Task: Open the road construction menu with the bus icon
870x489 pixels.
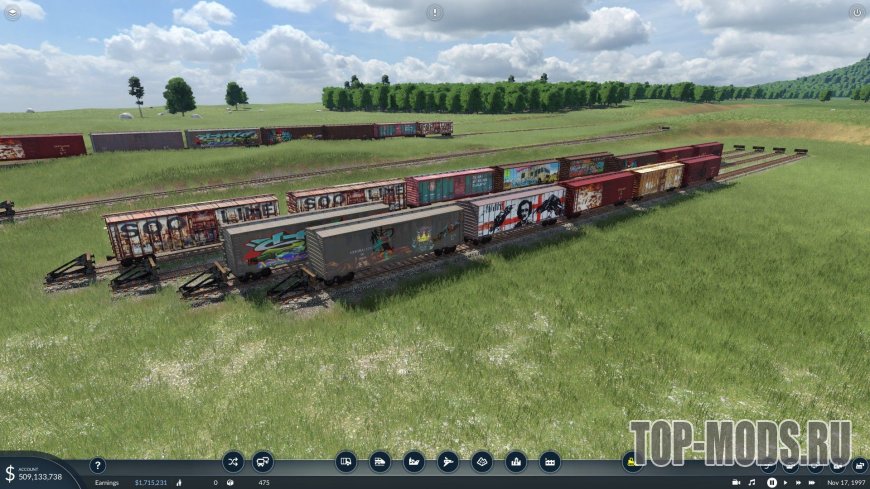Action: point(346,461)
